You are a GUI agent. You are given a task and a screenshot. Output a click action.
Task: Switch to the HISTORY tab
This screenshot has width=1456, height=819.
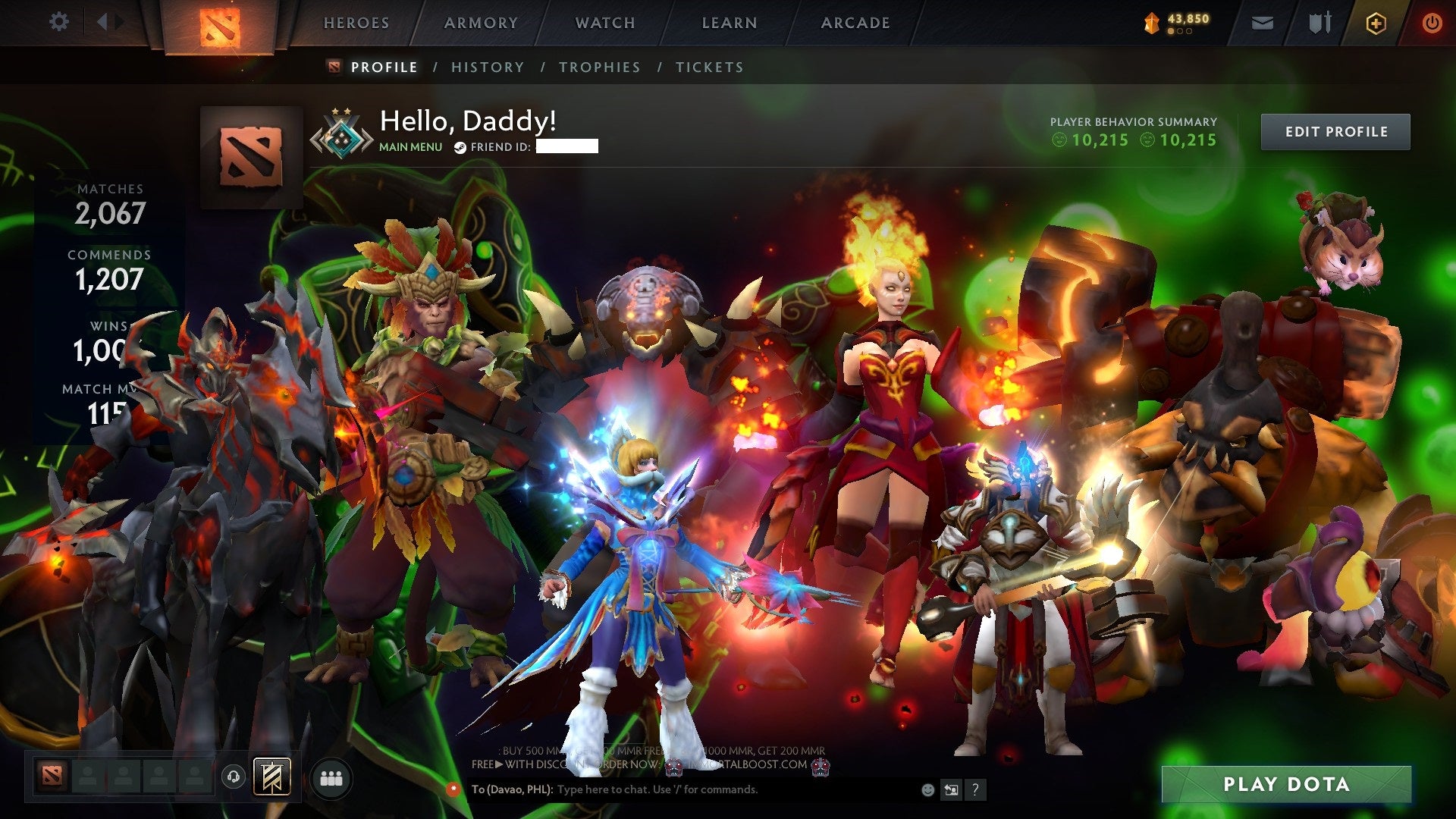click(x=487, y=67)
